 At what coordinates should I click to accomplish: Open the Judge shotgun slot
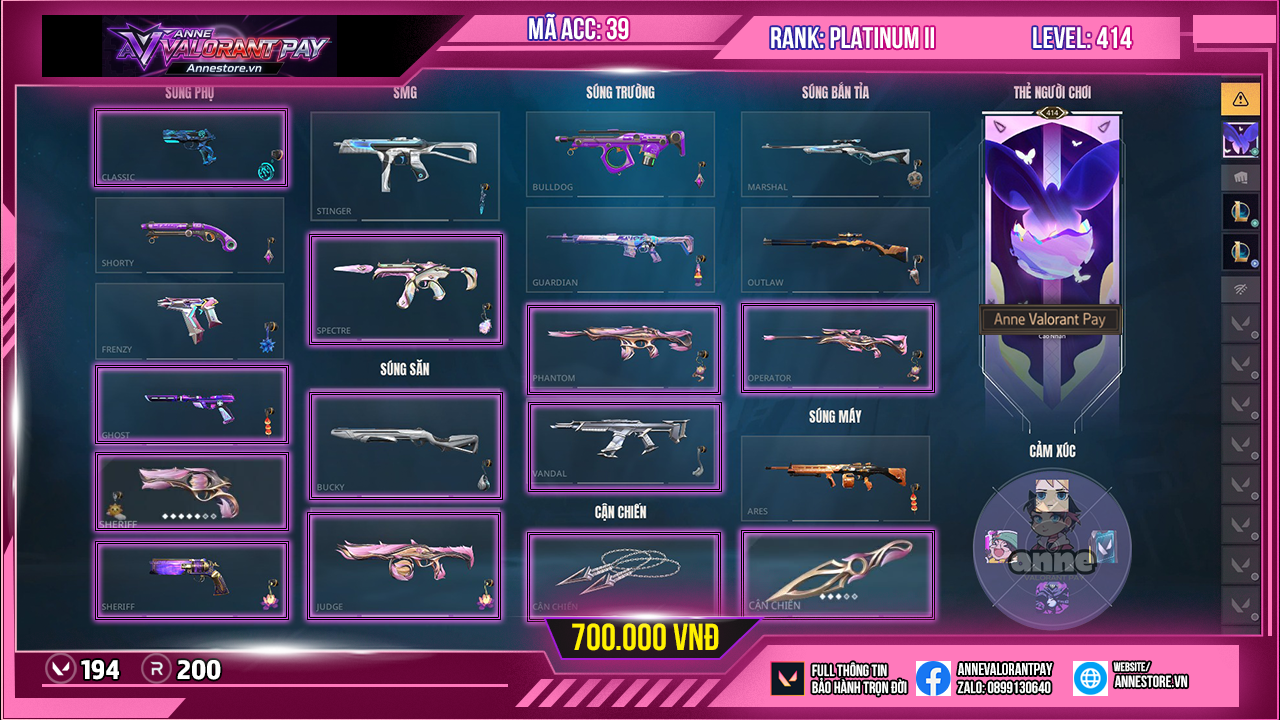[x=405, y=566]
